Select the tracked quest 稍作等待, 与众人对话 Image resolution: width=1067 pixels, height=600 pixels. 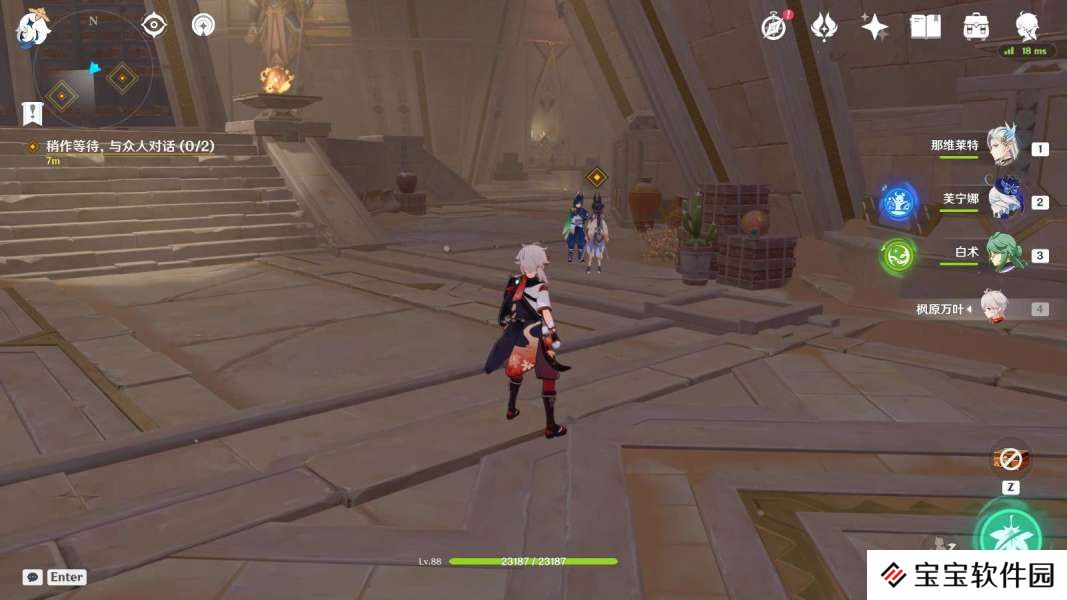point(130,146)
